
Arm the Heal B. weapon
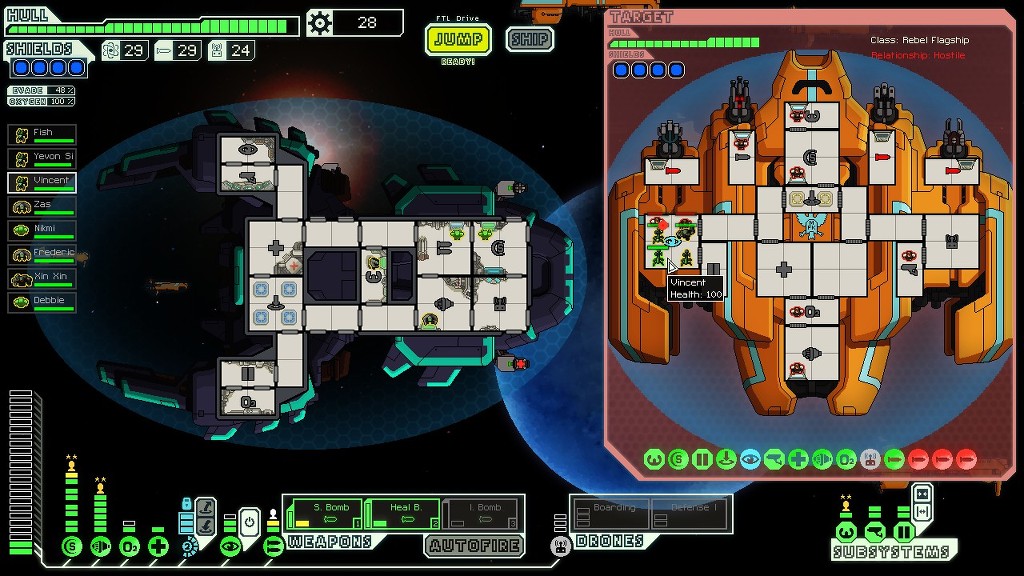[402, 513]
